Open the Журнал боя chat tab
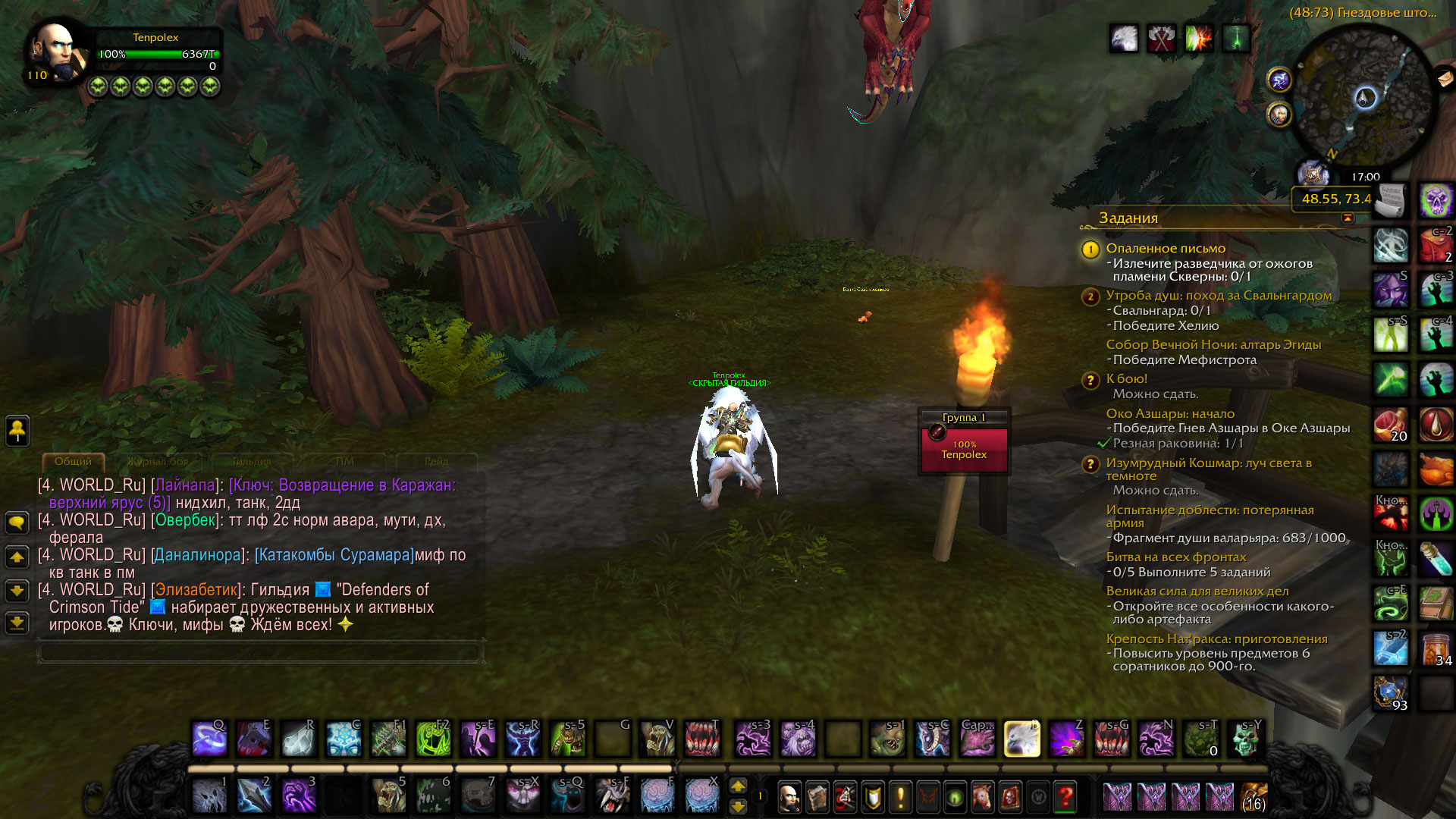The height and width of the screenshot is (819, 1456). point(158,461)
